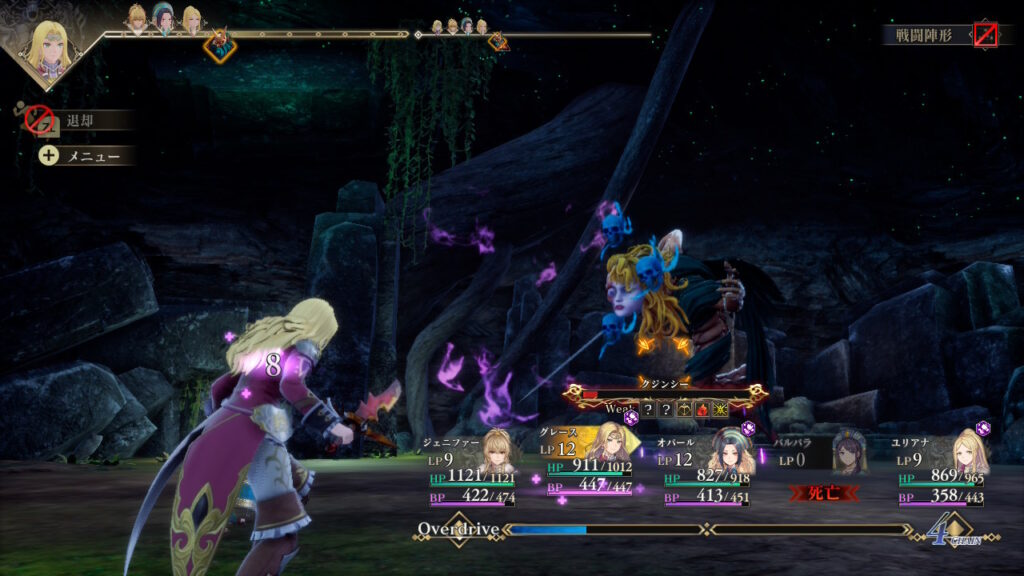Activate the Overdrive gauge emblem
Image resolution: width=1024 pixels, height=576 pixels.
click(x=458, y=529)
